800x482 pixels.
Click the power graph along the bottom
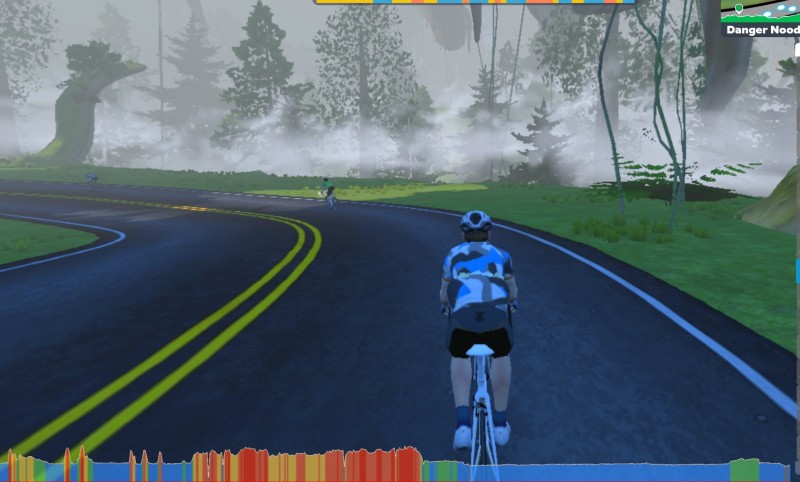(x=400, y=465)
